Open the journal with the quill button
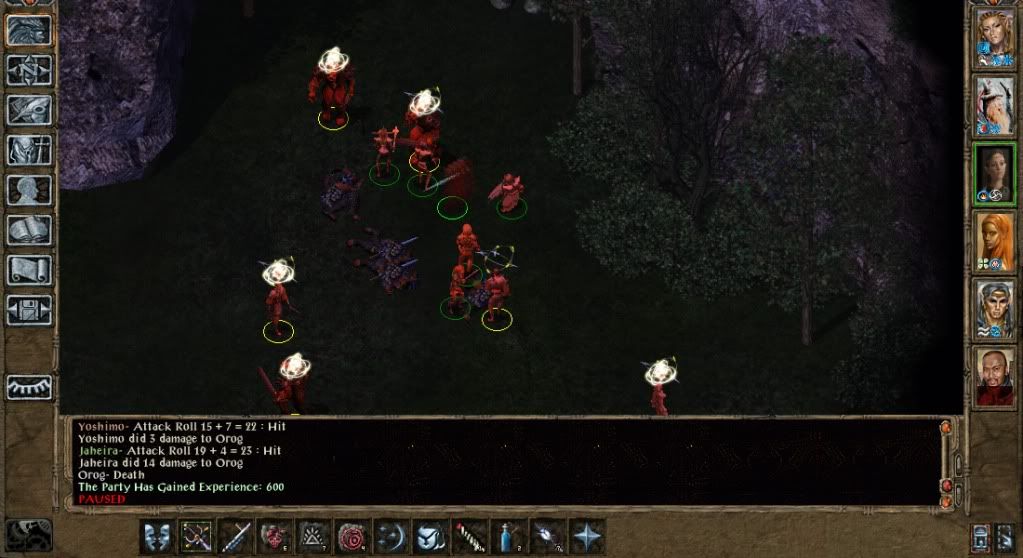 29,110
